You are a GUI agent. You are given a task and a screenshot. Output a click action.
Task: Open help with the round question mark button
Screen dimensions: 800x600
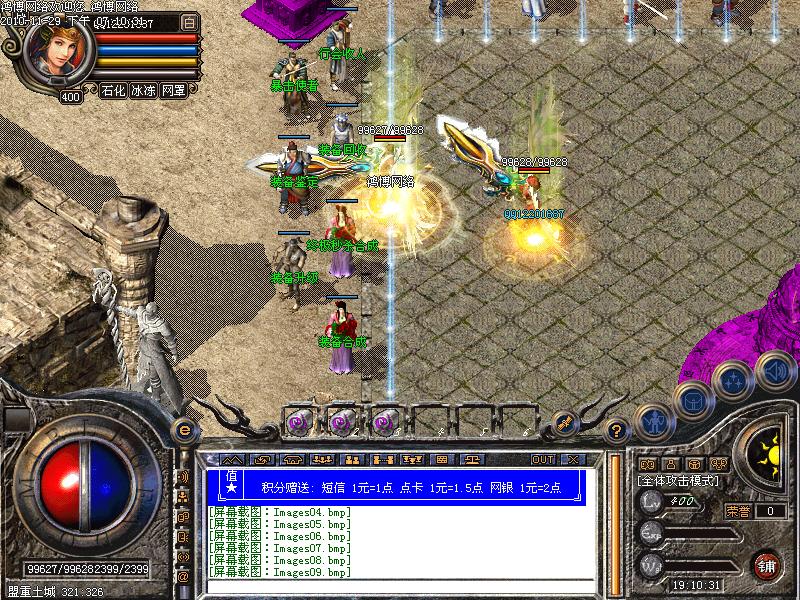616,429
